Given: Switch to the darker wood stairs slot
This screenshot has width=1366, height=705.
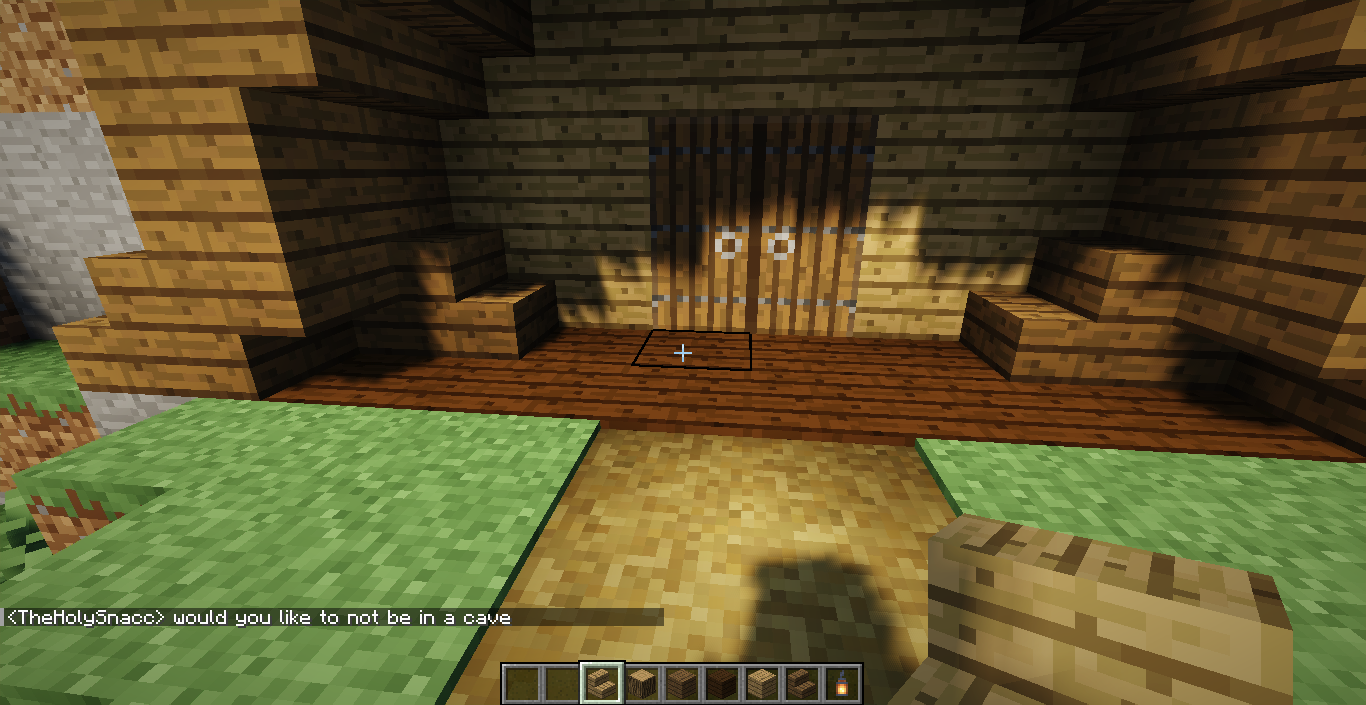Looking at the screenshot, I should click(802, 683).
